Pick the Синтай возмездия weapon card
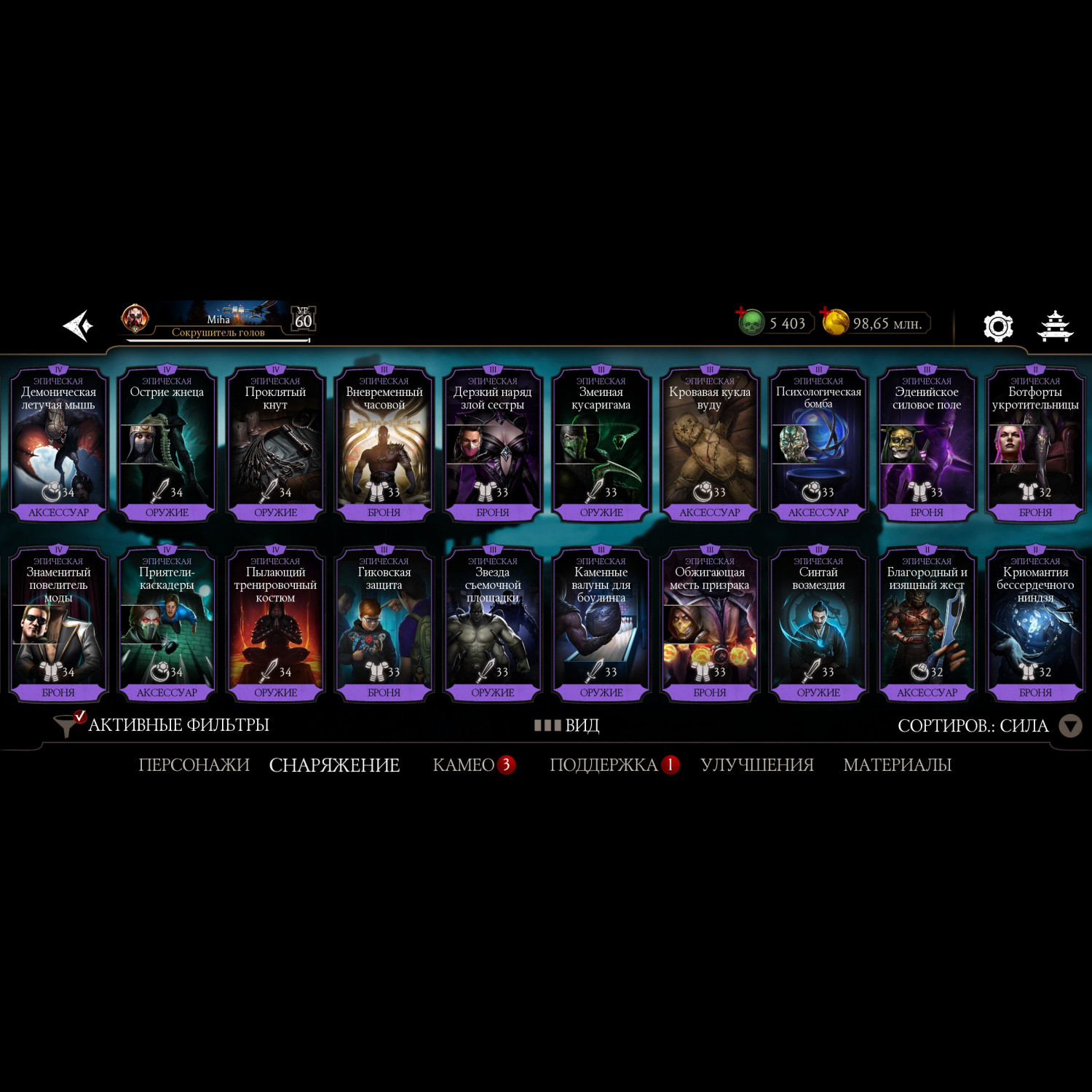Viewport: 1092px width, 1092px height. 818,624
